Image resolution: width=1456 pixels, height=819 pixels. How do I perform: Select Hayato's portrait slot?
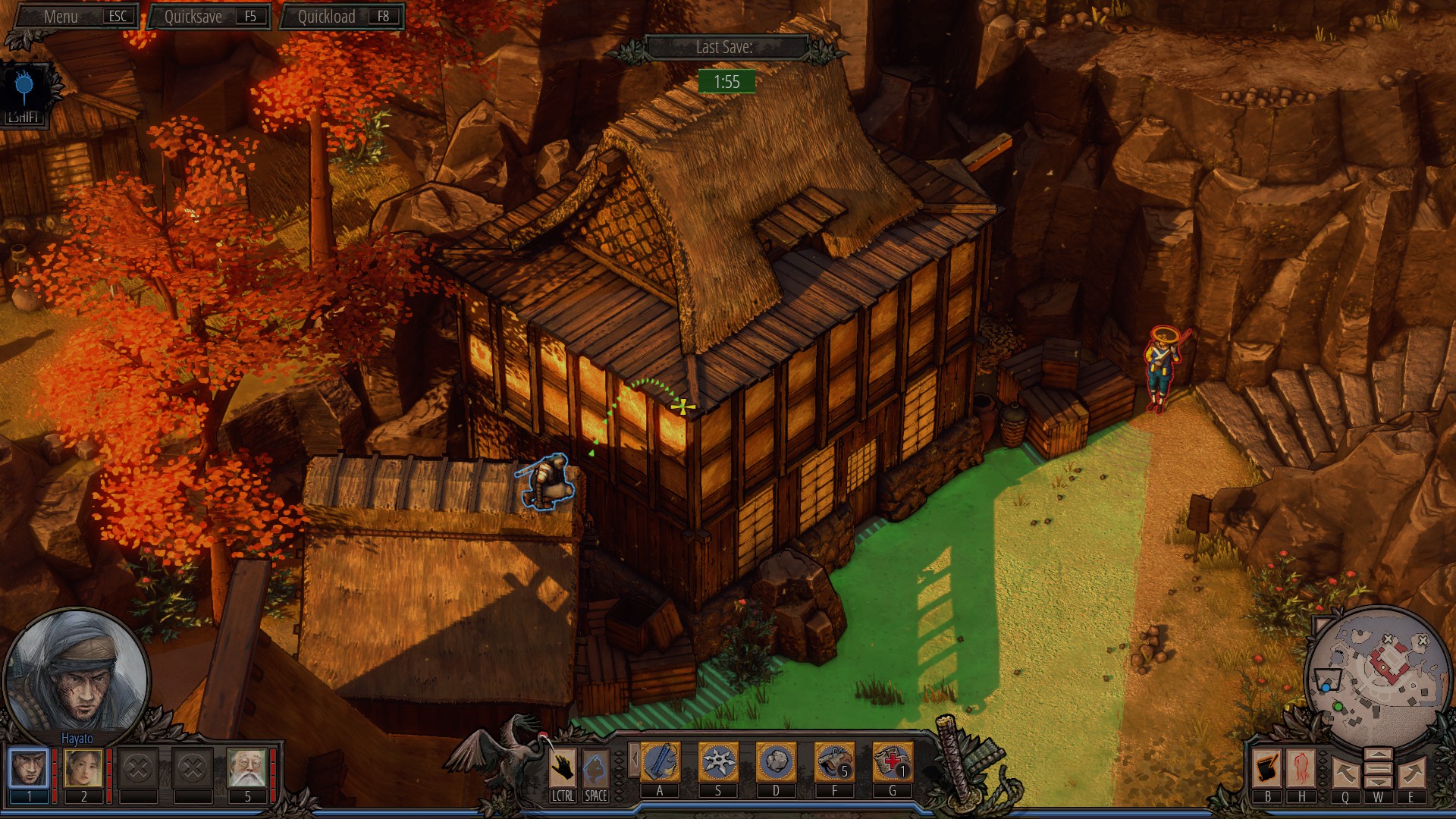coord(29,767)
